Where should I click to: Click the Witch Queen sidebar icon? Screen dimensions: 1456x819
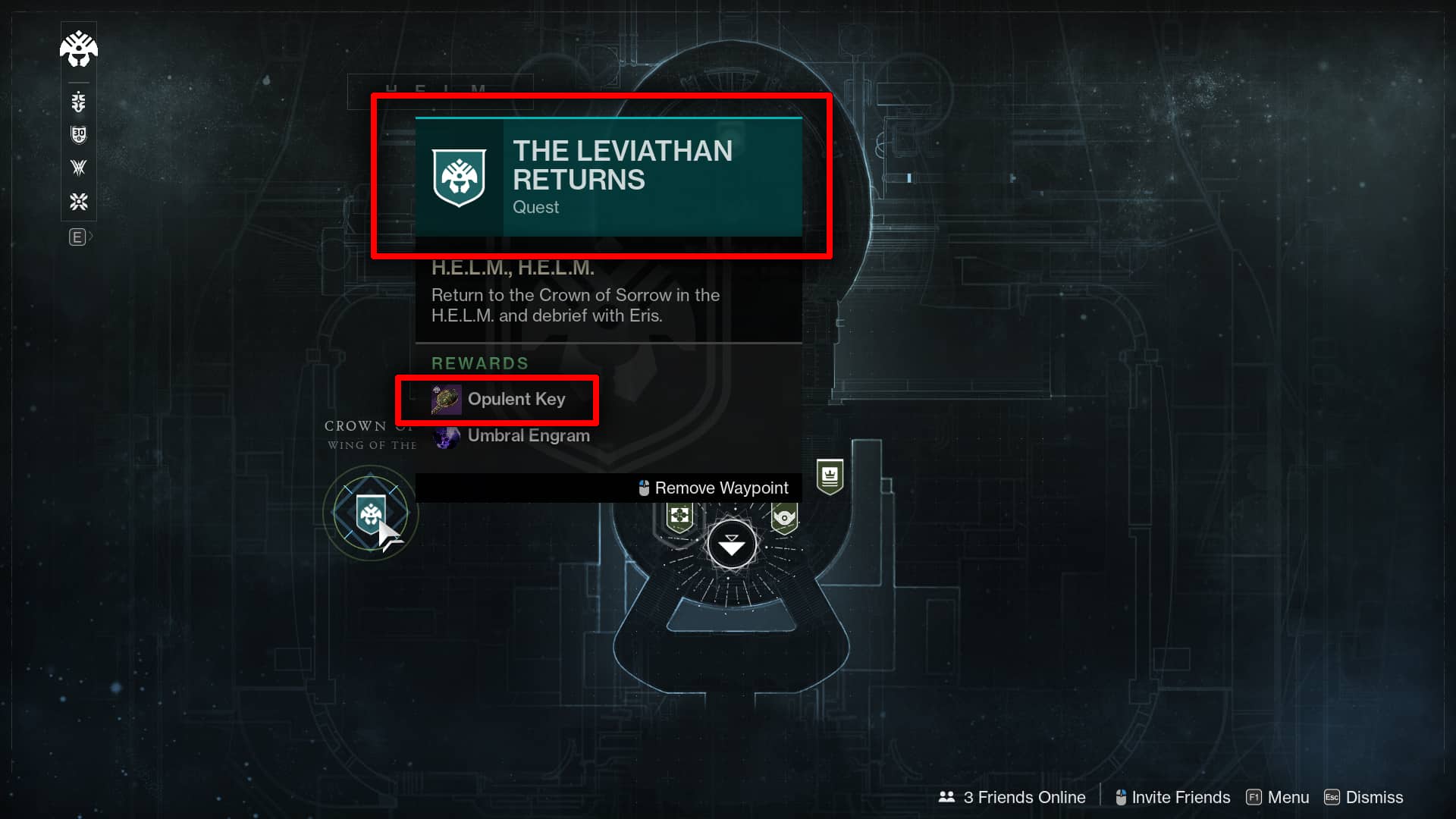(x=78, y=168)
